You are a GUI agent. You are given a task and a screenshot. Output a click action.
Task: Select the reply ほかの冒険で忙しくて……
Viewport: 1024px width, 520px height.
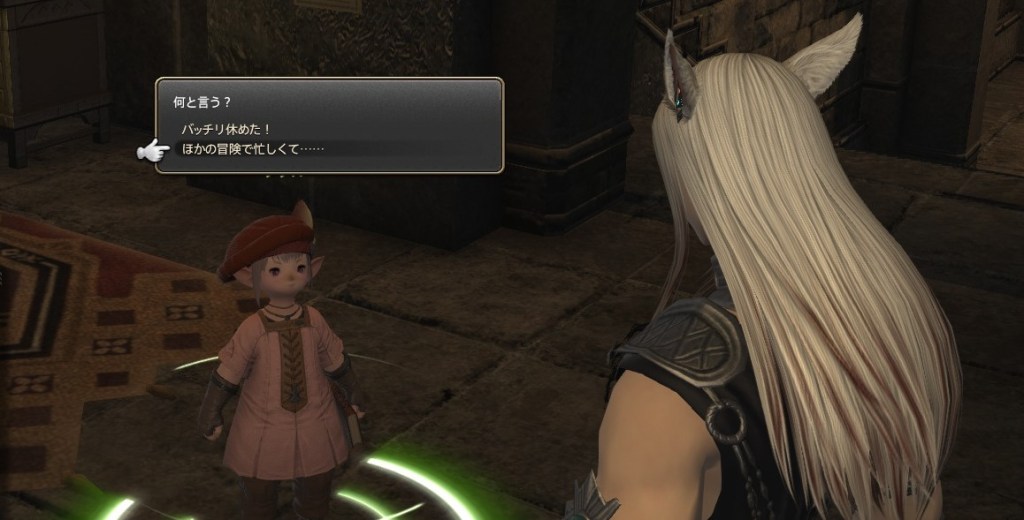pyautogui.click(x=253, y=150)
